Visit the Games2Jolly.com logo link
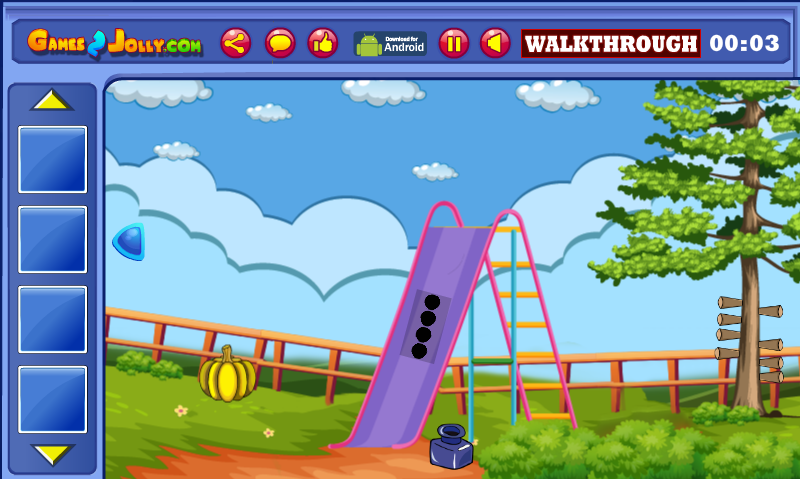 [115, 44]
